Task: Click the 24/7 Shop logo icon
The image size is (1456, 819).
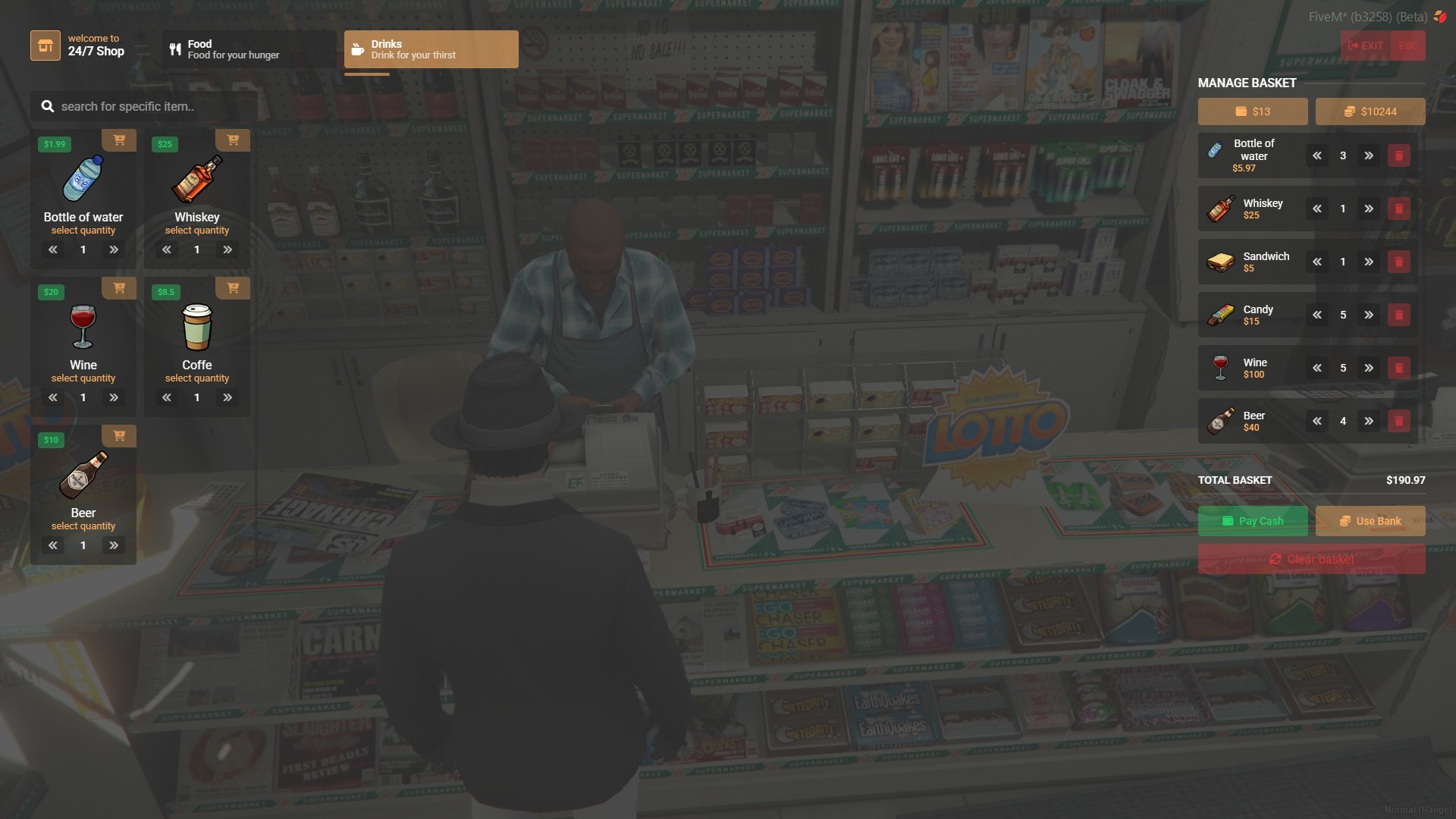Action: pos(45,45)
